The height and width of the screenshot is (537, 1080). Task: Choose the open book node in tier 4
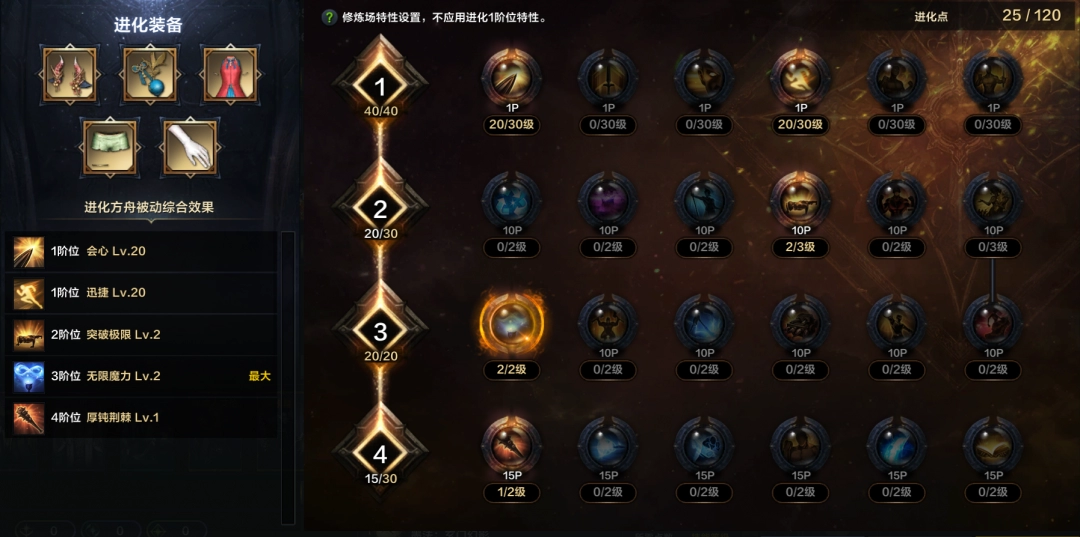click(993, 446)
